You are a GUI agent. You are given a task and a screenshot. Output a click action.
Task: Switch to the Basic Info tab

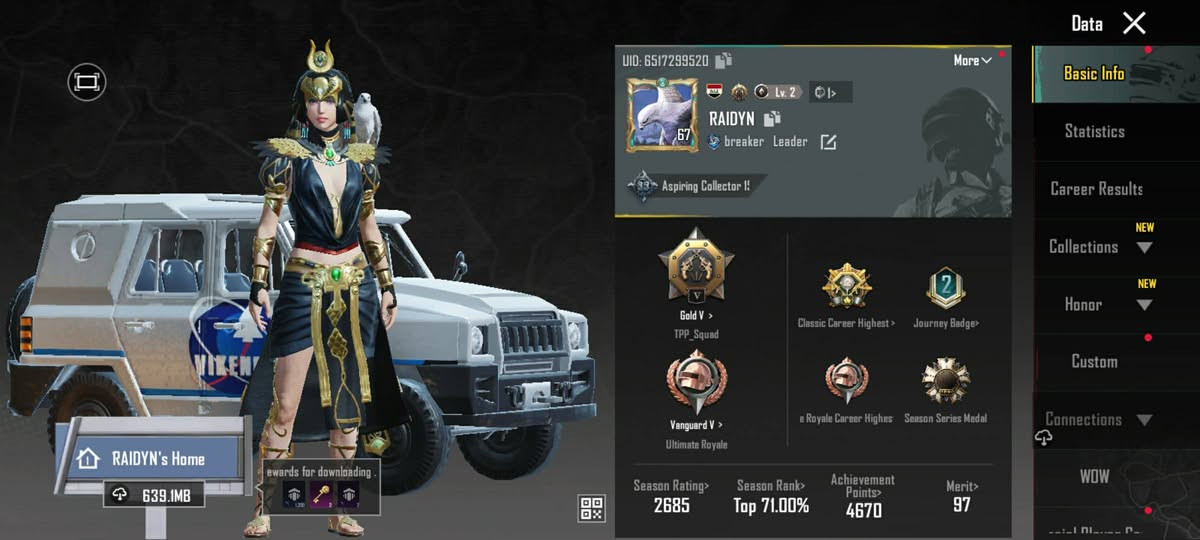point(1093,74)
